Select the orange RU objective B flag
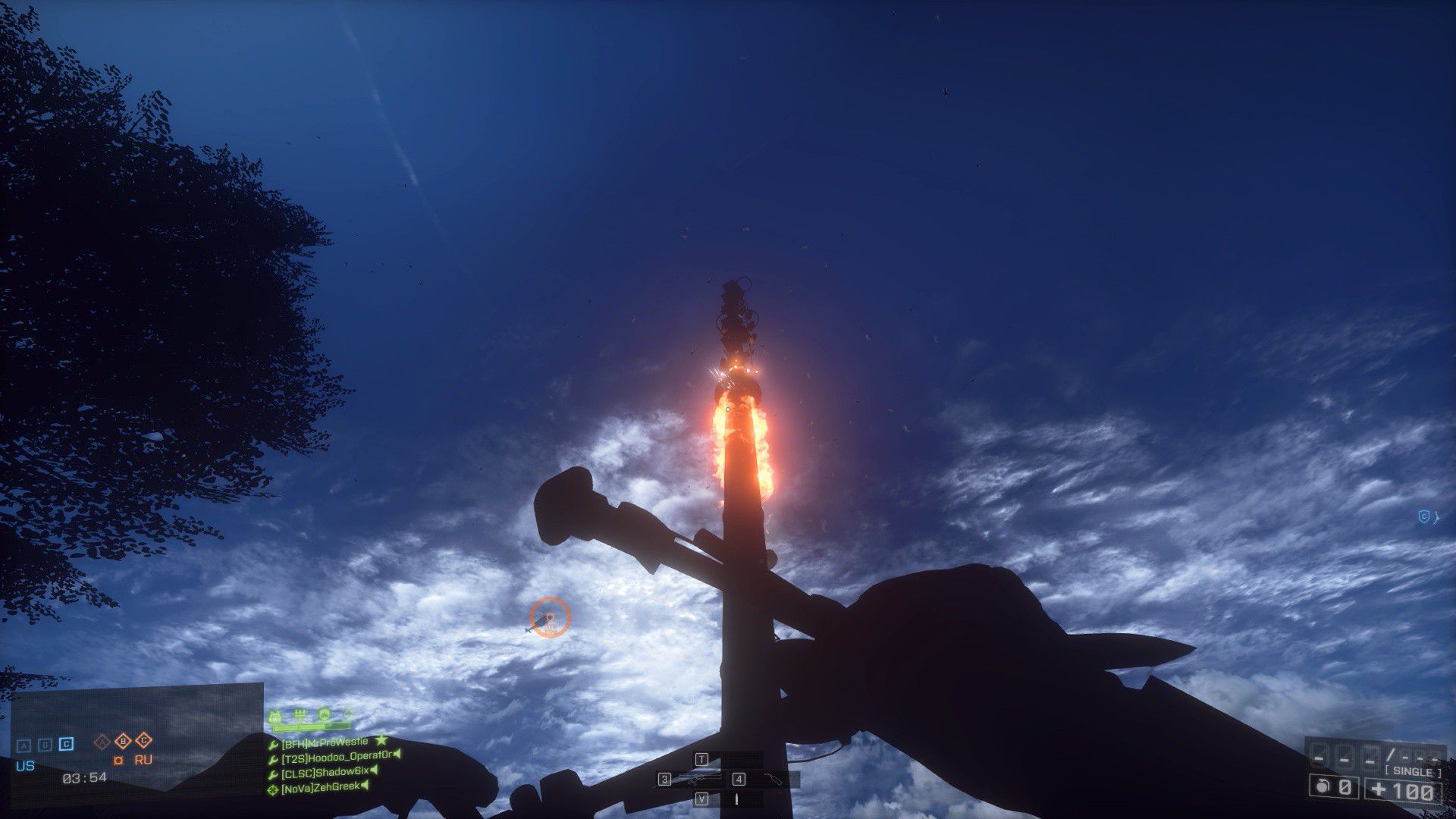Screen dimensions: 1456x819 (x=122, y=741)
